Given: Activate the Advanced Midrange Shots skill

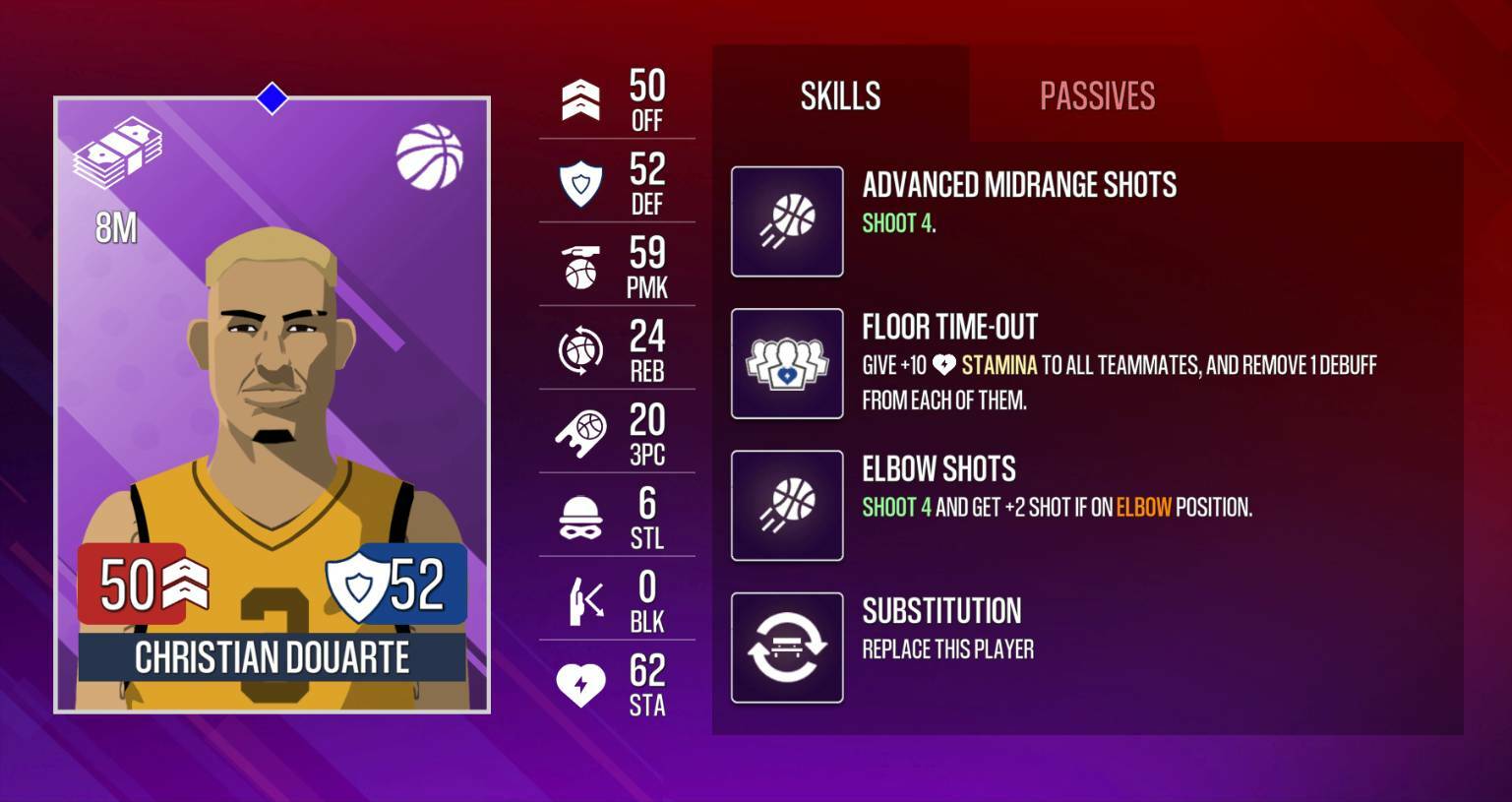Looking at the screenshot, I should [x=786, y=220].
